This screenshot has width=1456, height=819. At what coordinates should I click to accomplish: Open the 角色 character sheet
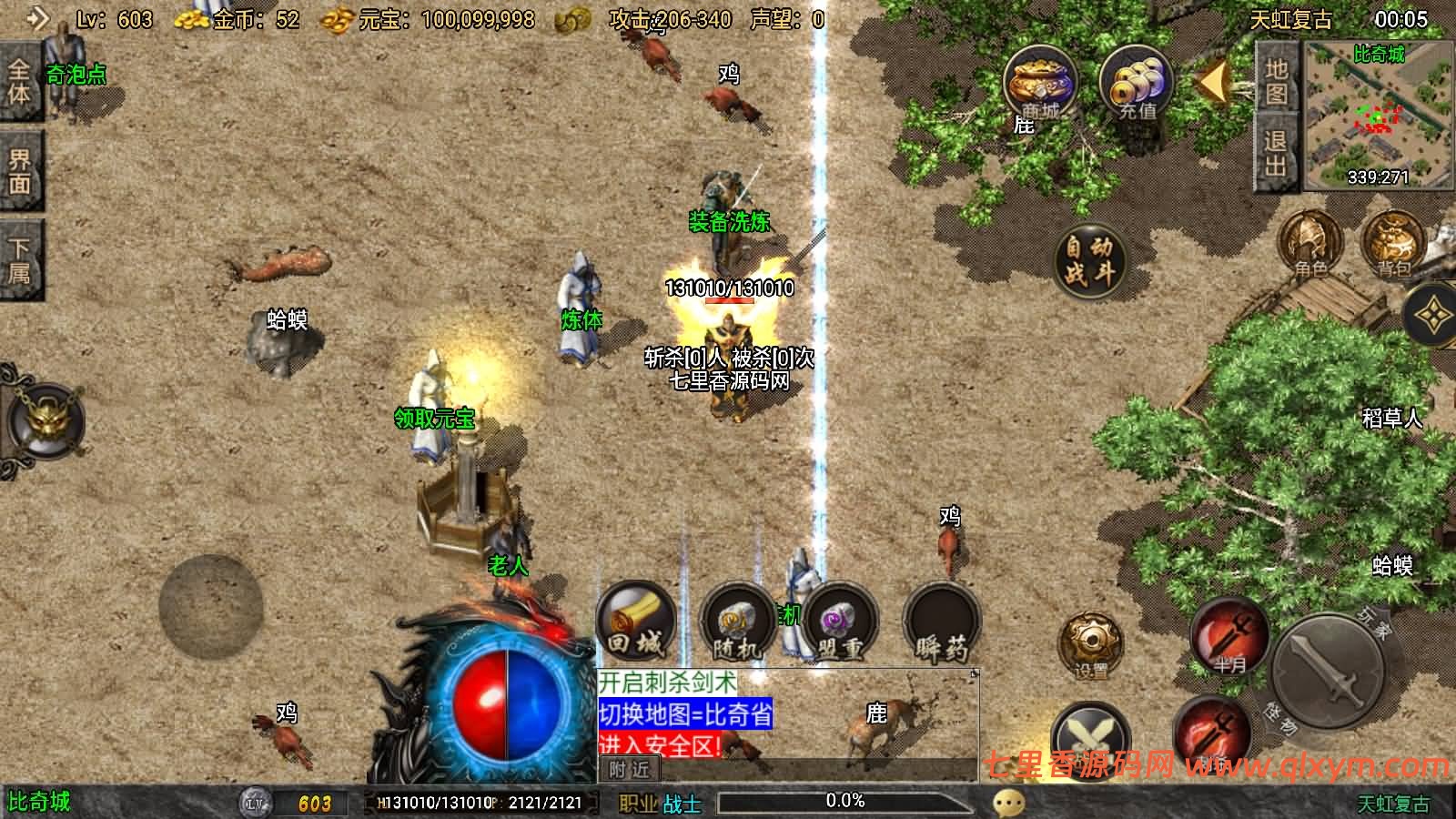pos(1310,244)
